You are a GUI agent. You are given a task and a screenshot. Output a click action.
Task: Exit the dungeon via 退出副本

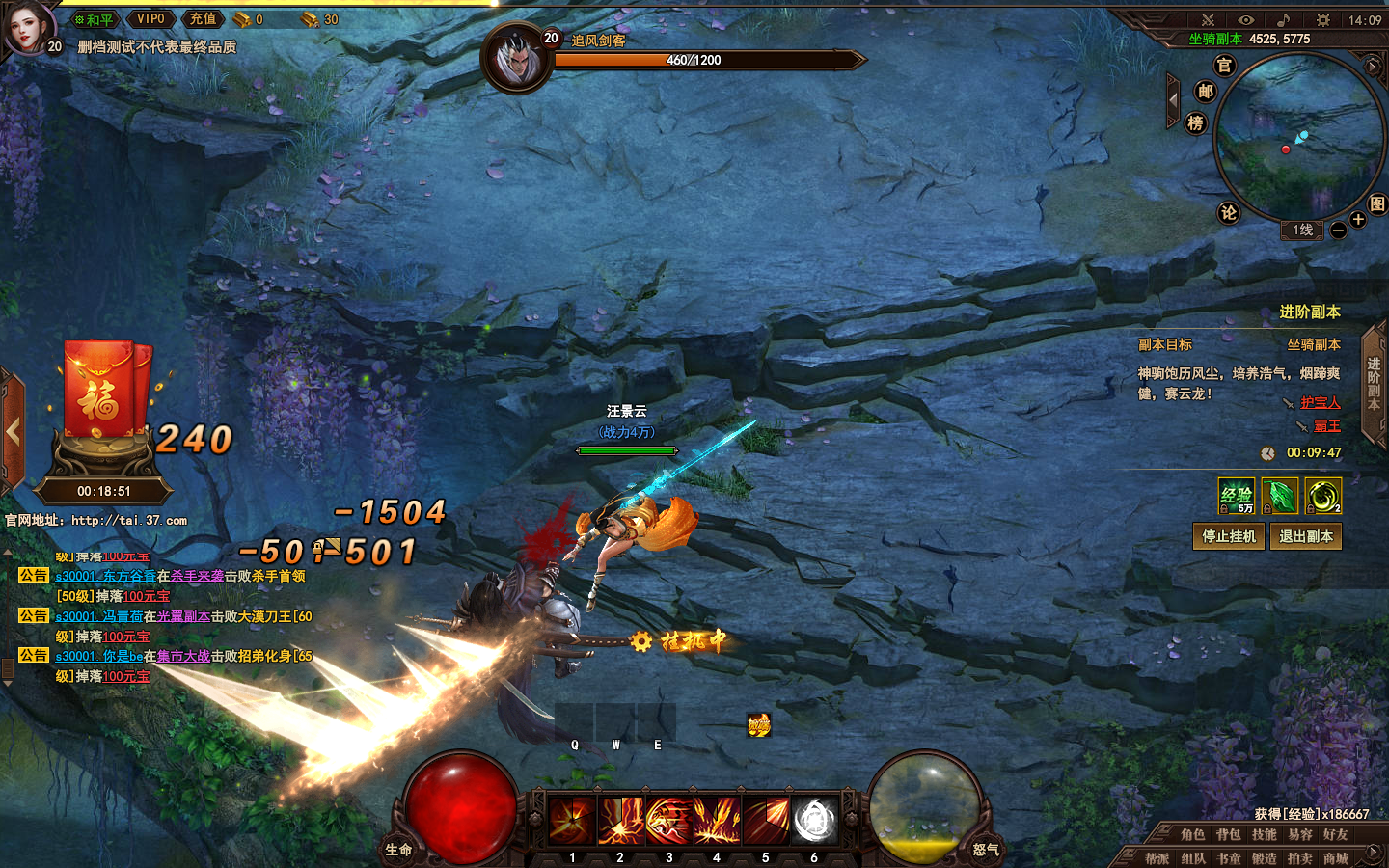[1305, 536]
